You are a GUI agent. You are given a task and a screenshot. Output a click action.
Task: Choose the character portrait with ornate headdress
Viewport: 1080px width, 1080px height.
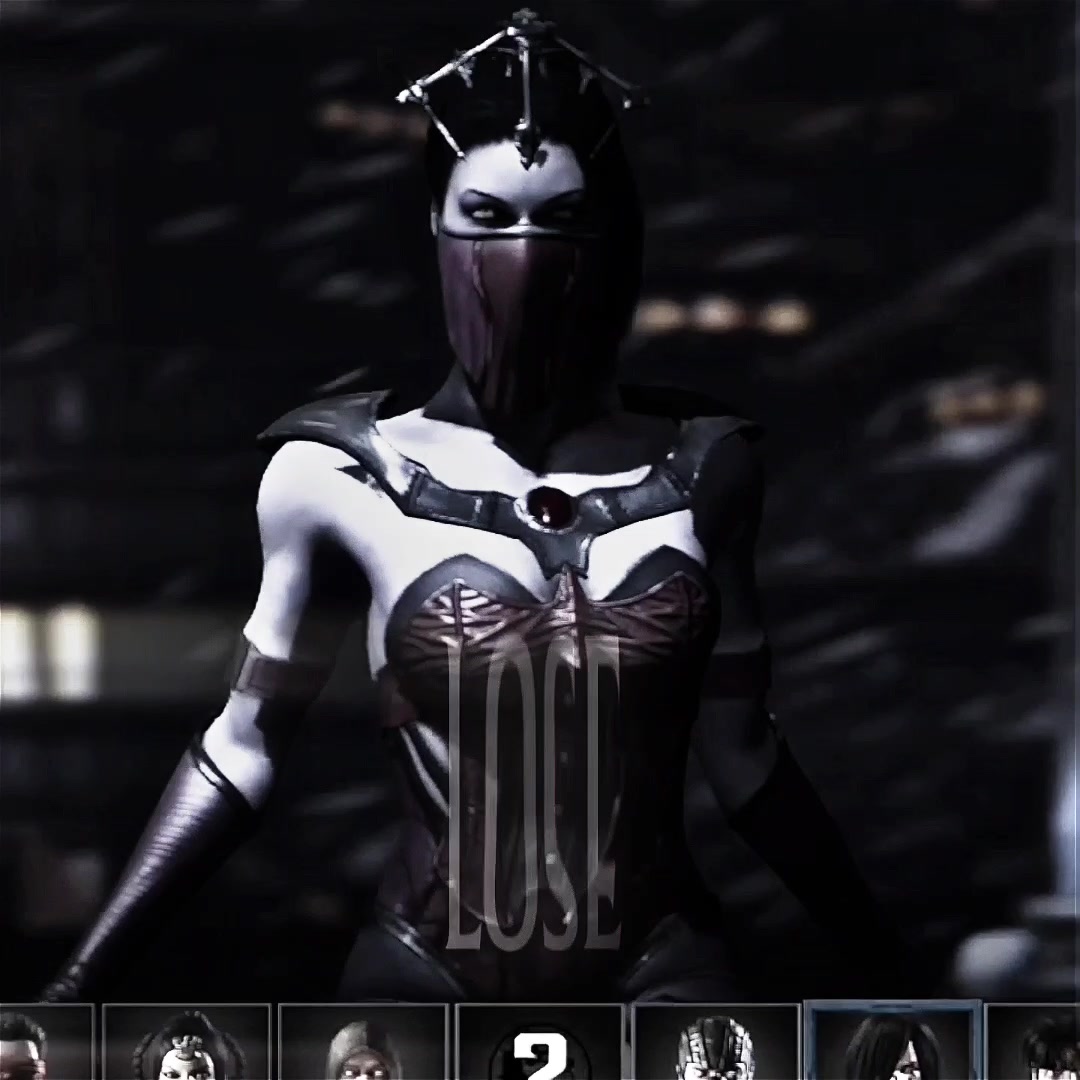pos(187,1045)
